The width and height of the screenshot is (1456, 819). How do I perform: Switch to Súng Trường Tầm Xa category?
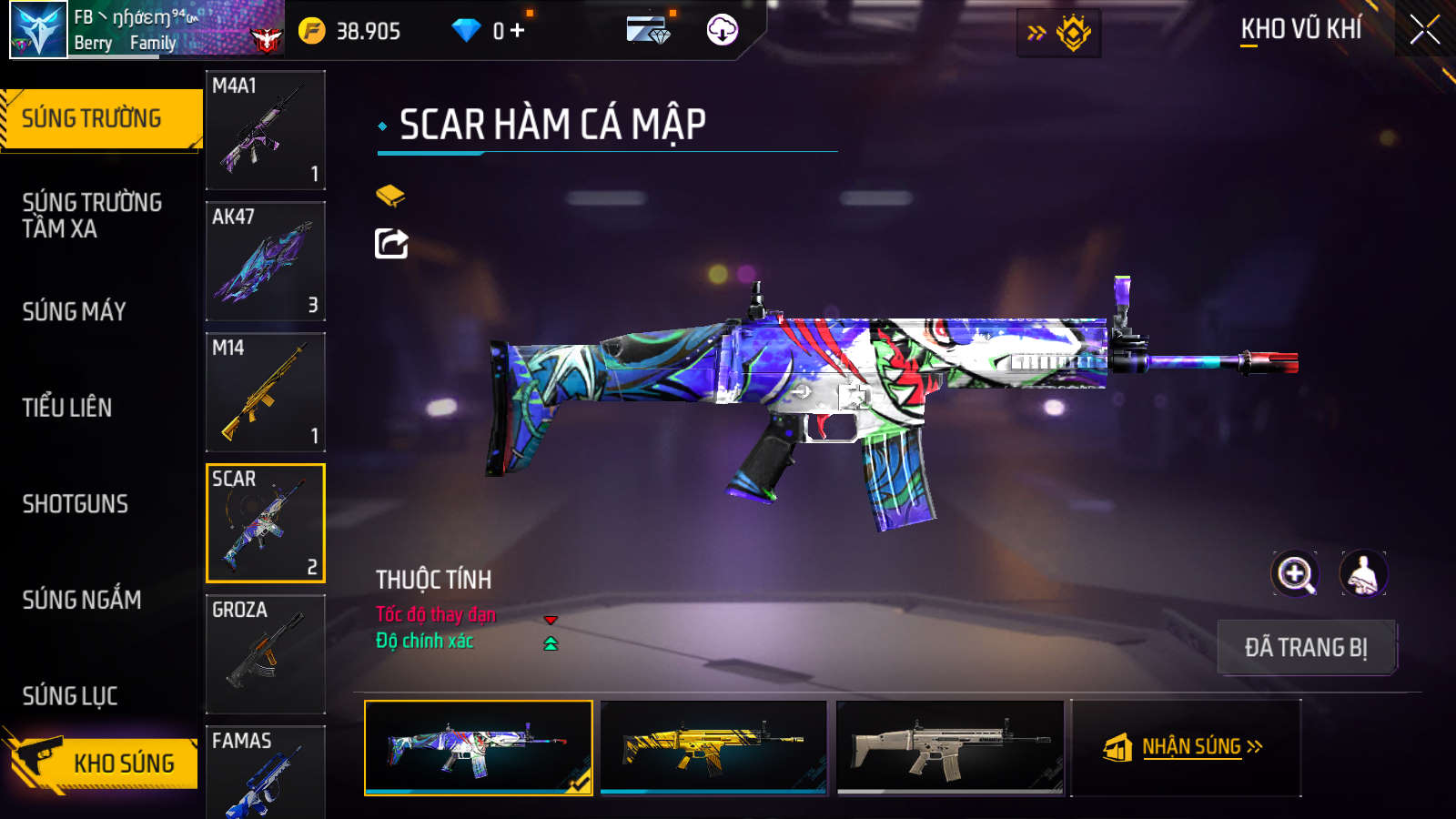92,216
